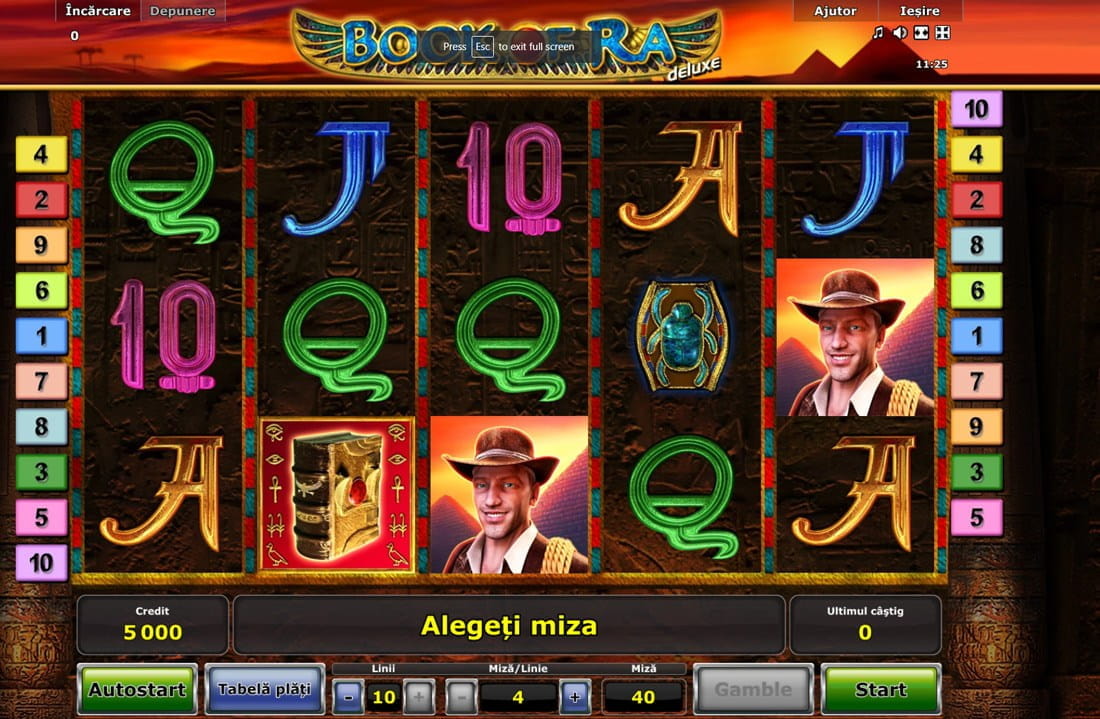
Task: Increase the number of Linii
Action: point(419,696)
